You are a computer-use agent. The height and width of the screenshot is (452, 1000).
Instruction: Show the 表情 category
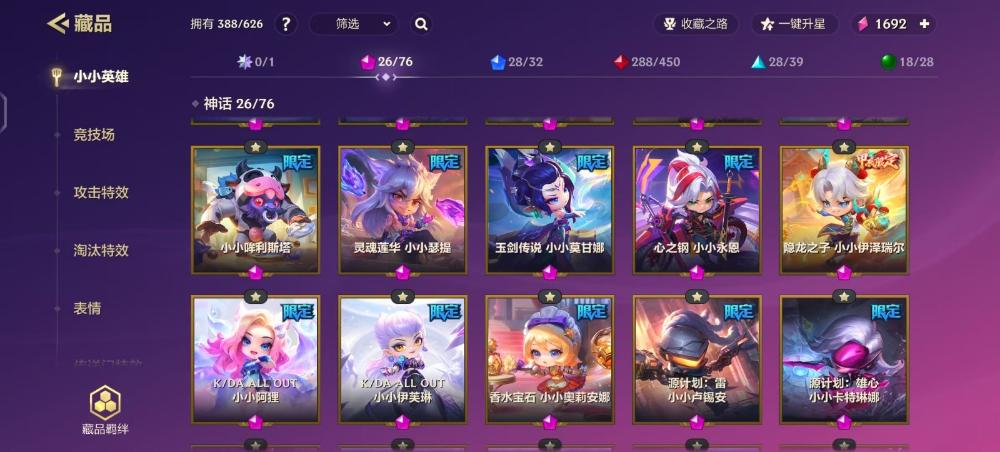pos(87,308)
